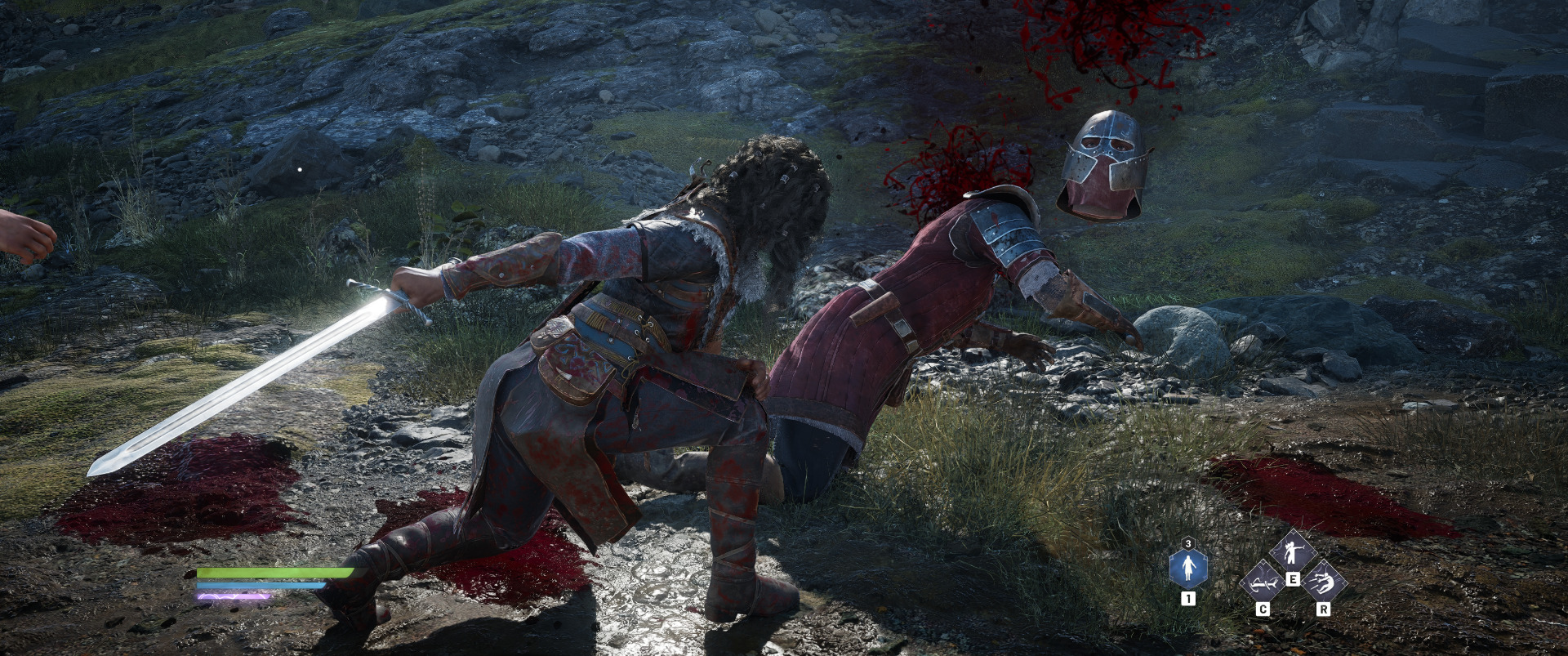
Task: Select the blue hexagon standing-figure ability
Action: pos(1187,567)
